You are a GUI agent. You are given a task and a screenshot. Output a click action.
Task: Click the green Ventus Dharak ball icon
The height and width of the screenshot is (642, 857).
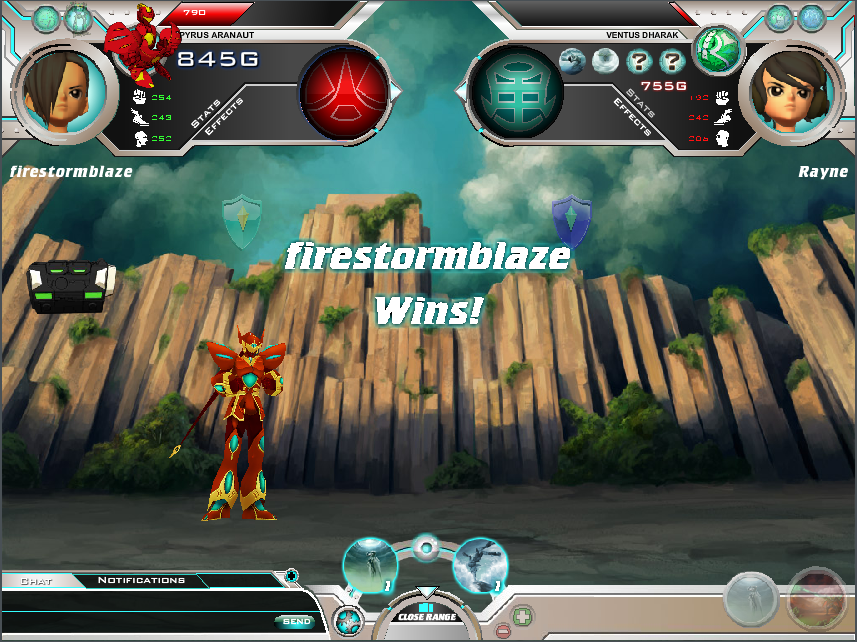click(717, 46)
